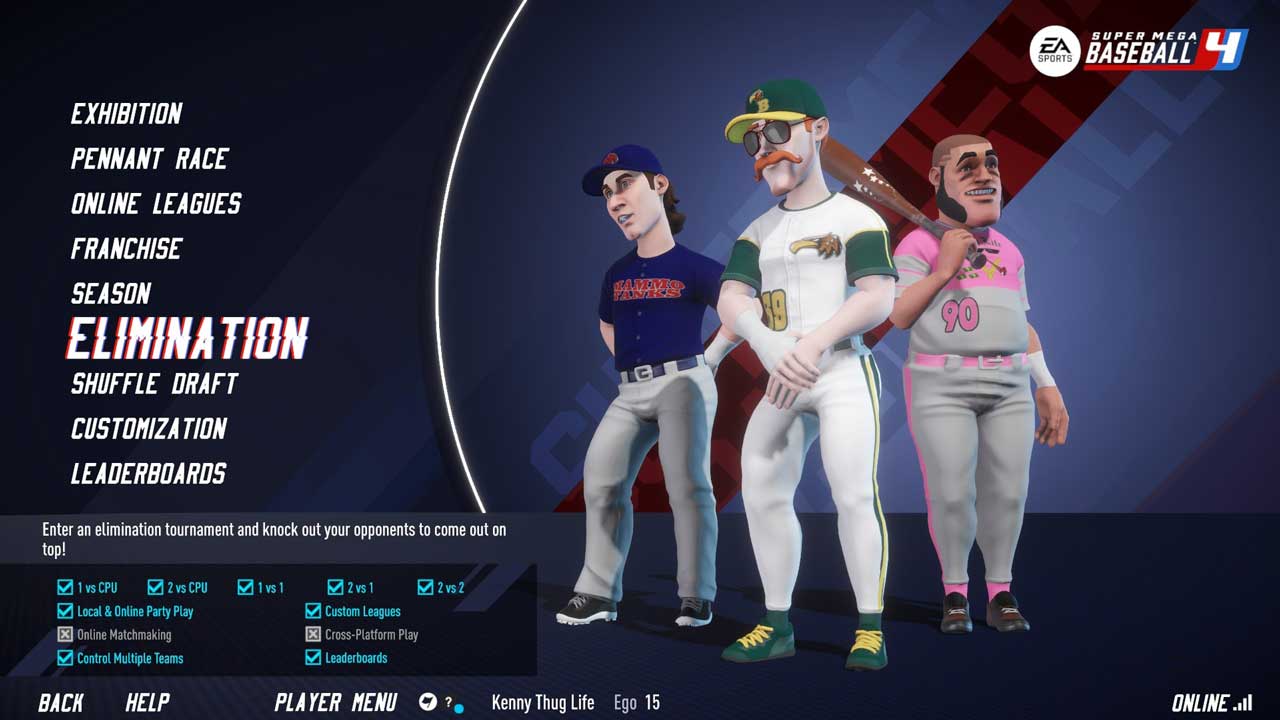Go Back using the bottom bar
Viewport: 1280px width, 720px height.
61,703
